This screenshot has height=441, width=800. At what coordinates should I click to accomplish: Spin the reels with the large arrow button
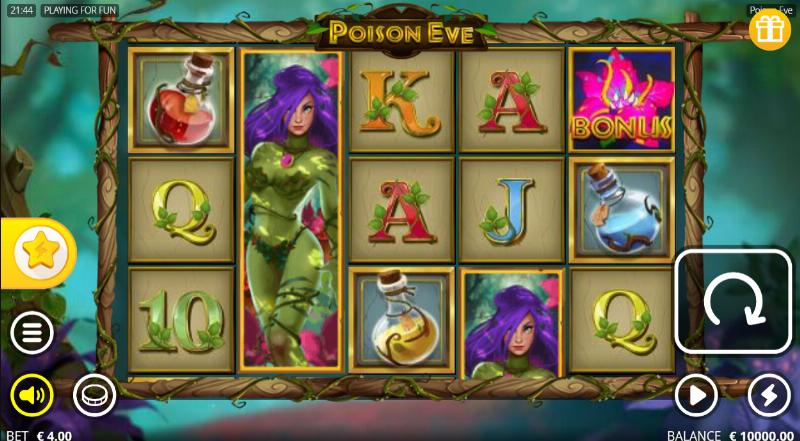point(734,301)
